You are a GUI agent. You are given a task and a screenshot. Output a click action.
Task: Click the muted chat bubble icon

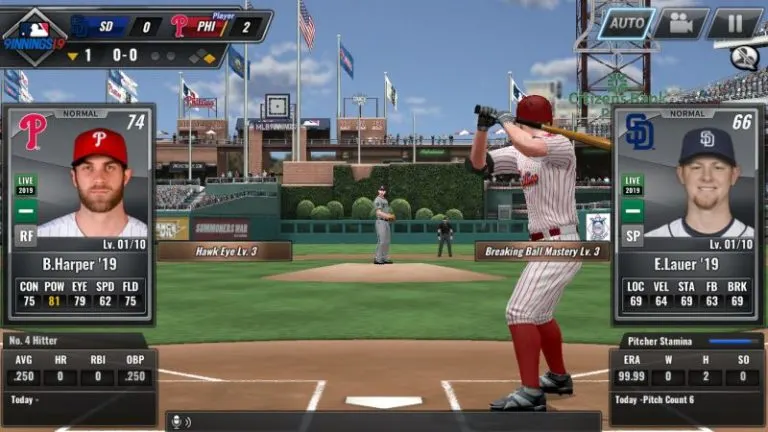pyautogui.click(x=744, y=57)
